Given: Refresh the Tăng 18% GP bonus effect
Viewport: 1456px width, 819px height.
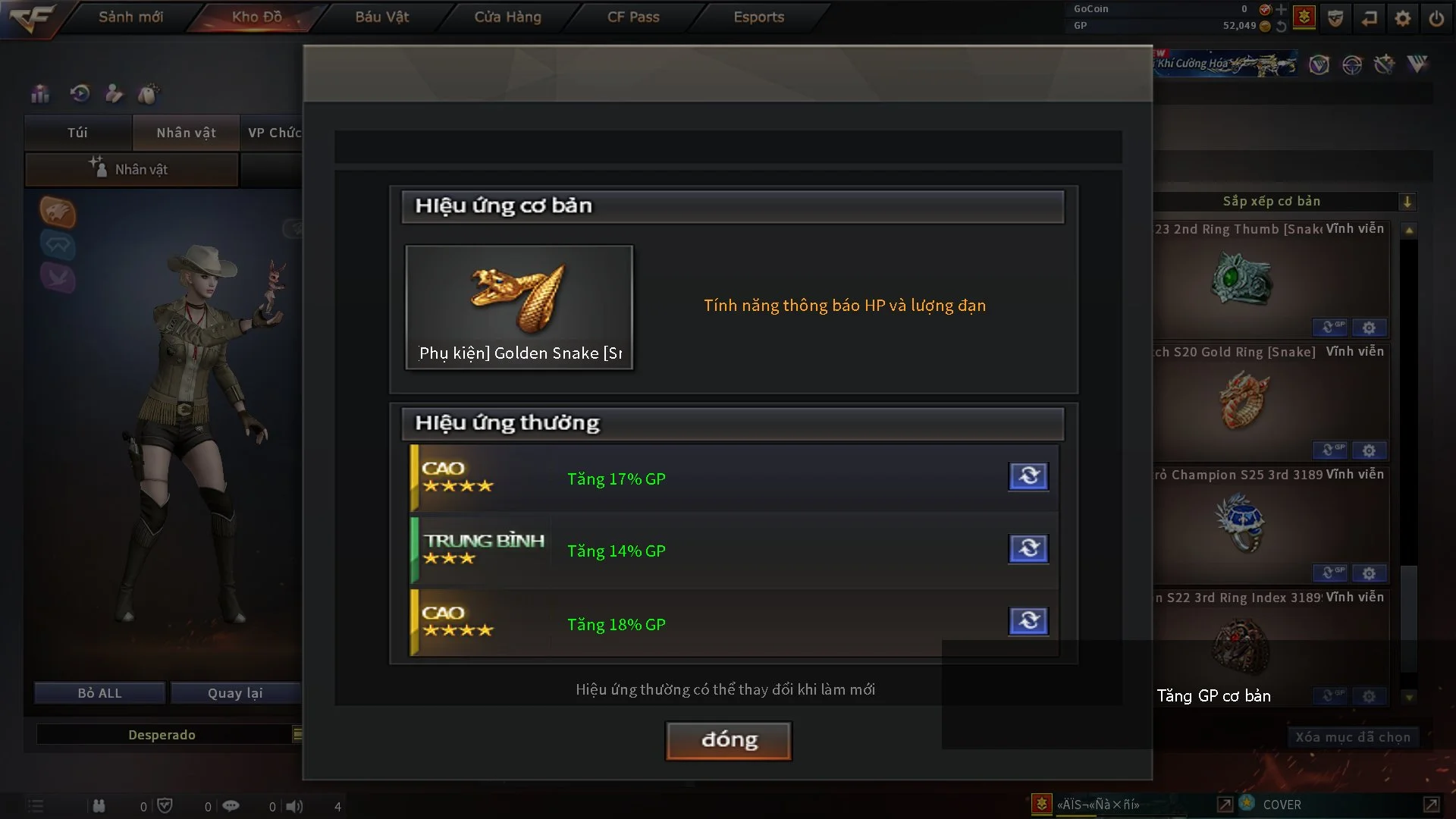Looking at the screenshot, I should point(1028,621).
